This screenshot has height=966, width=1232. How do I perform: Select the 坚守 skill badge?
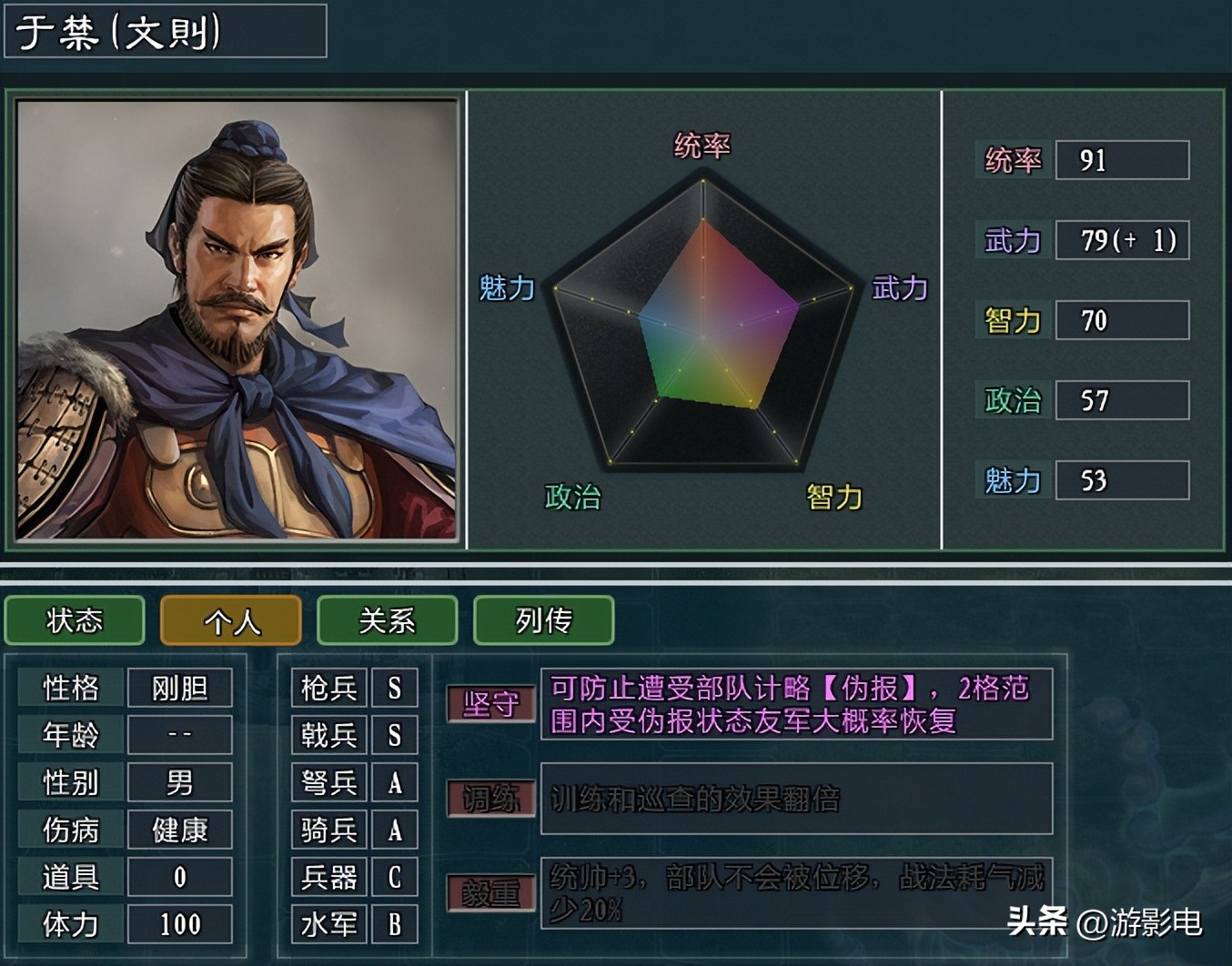click(490, 702)
